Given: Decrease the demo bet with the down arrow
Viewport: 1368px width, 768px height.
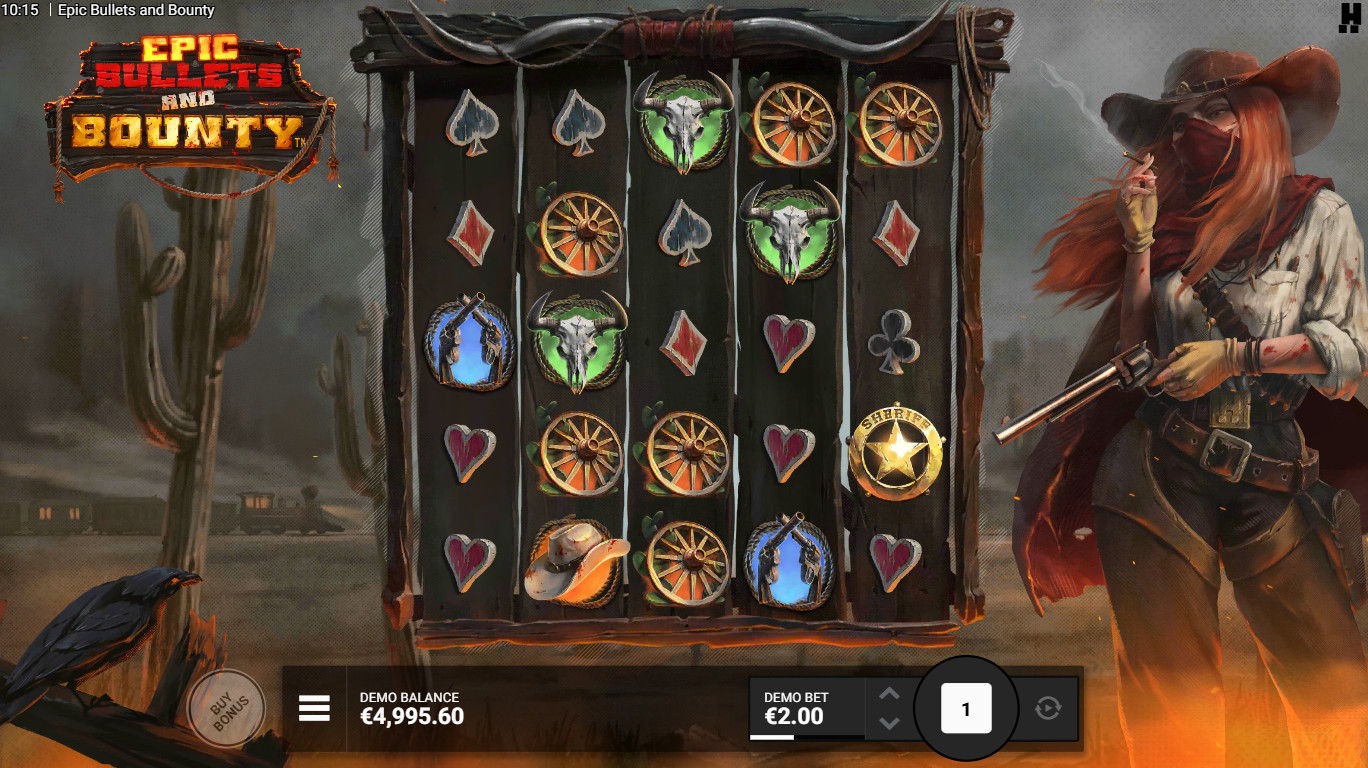Looking at the screenshot, I should 889,723.
